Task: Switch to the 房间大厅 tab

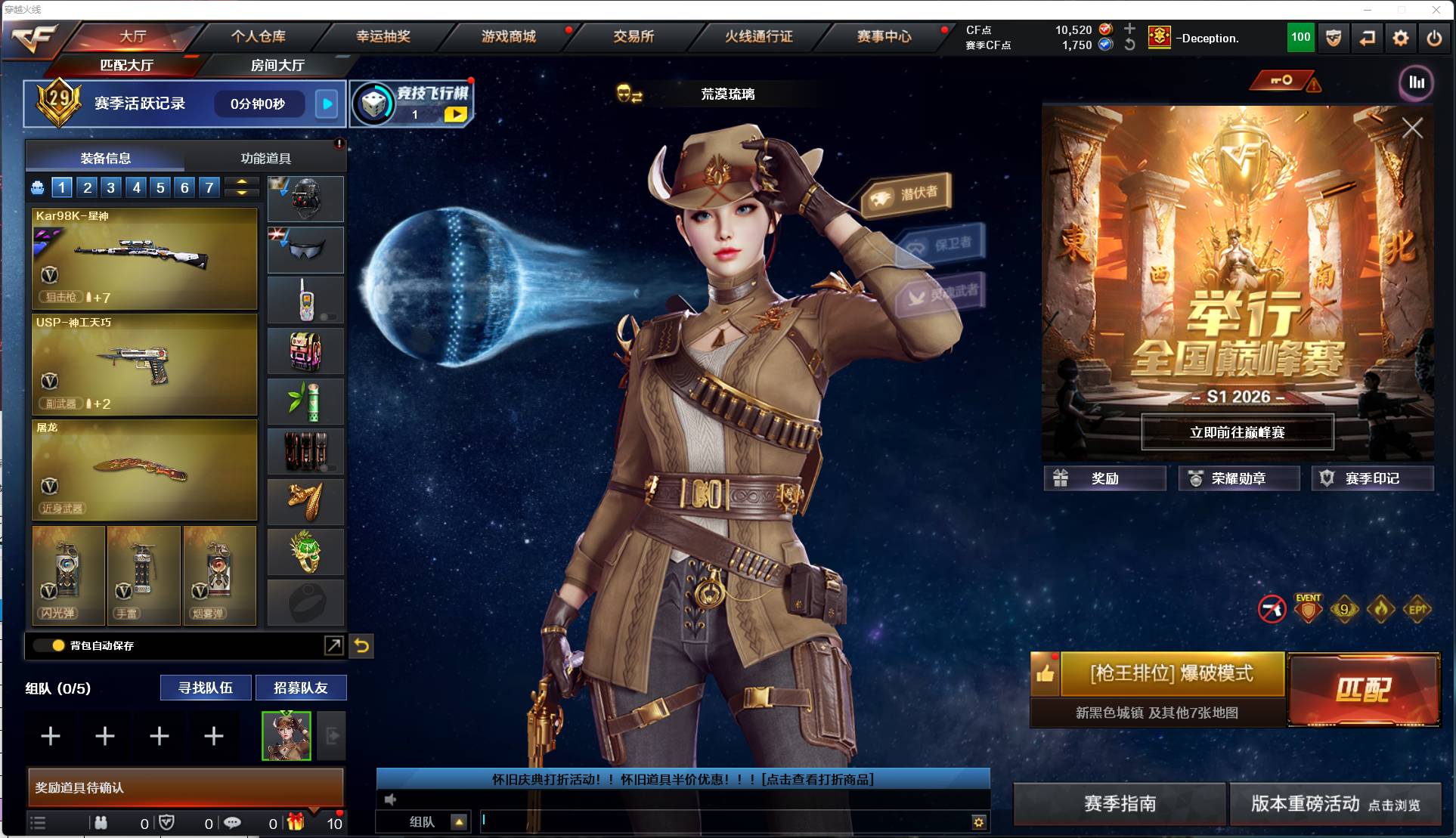Action: (x=275, y=66)
